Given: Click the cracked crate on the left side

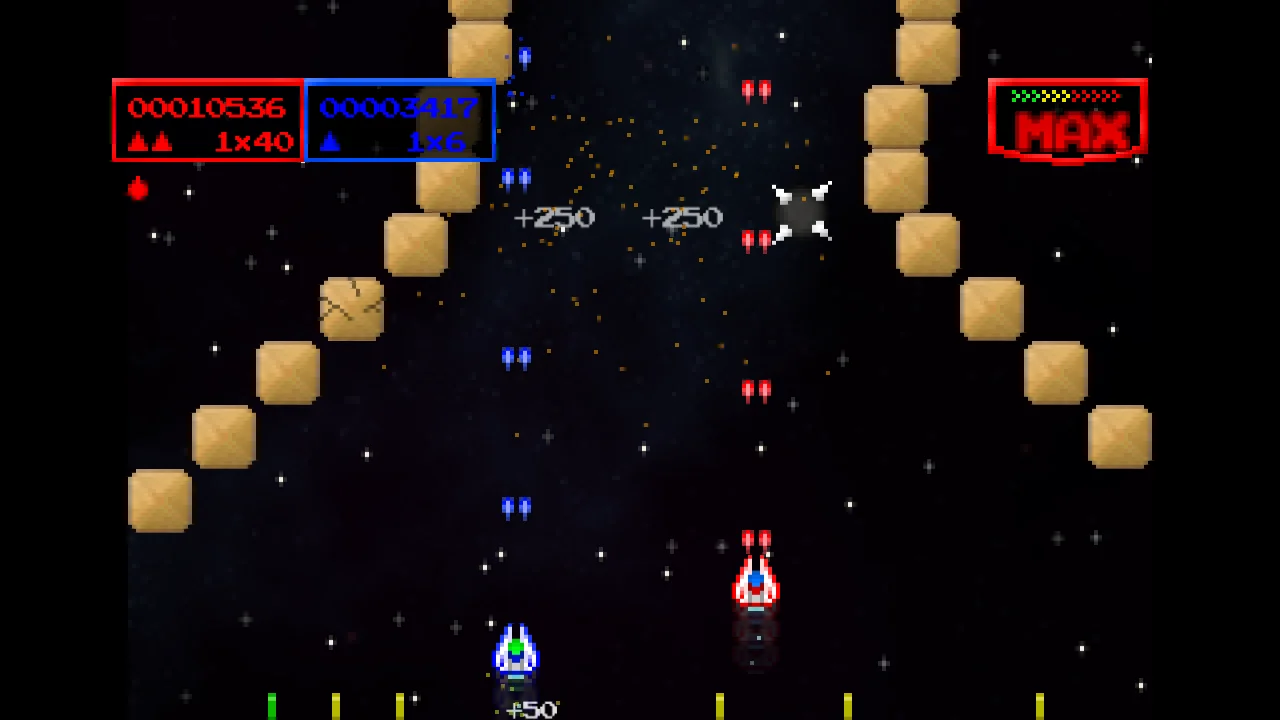Looking at the screenshot, I should 352,307.
